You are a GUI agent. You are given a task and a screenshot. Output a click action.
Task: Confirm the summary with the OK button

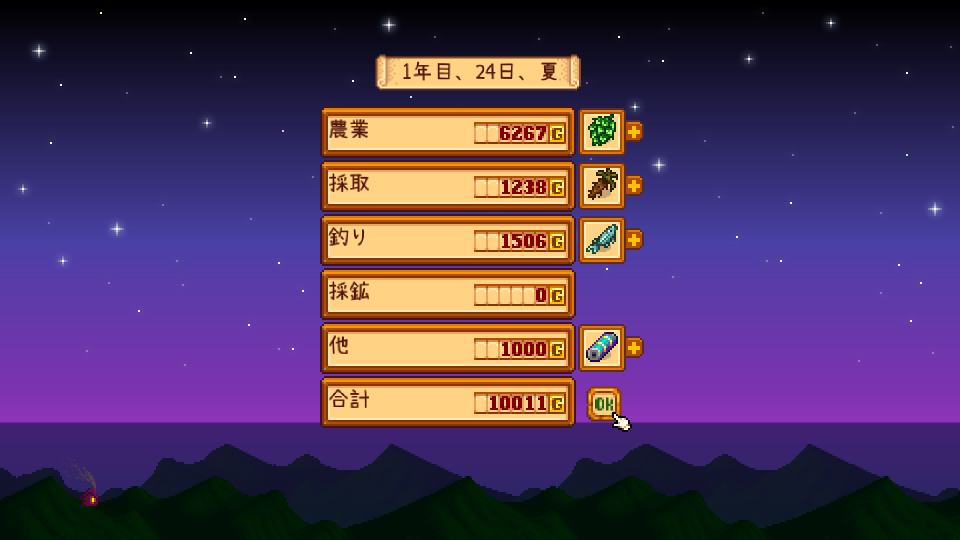603,403
